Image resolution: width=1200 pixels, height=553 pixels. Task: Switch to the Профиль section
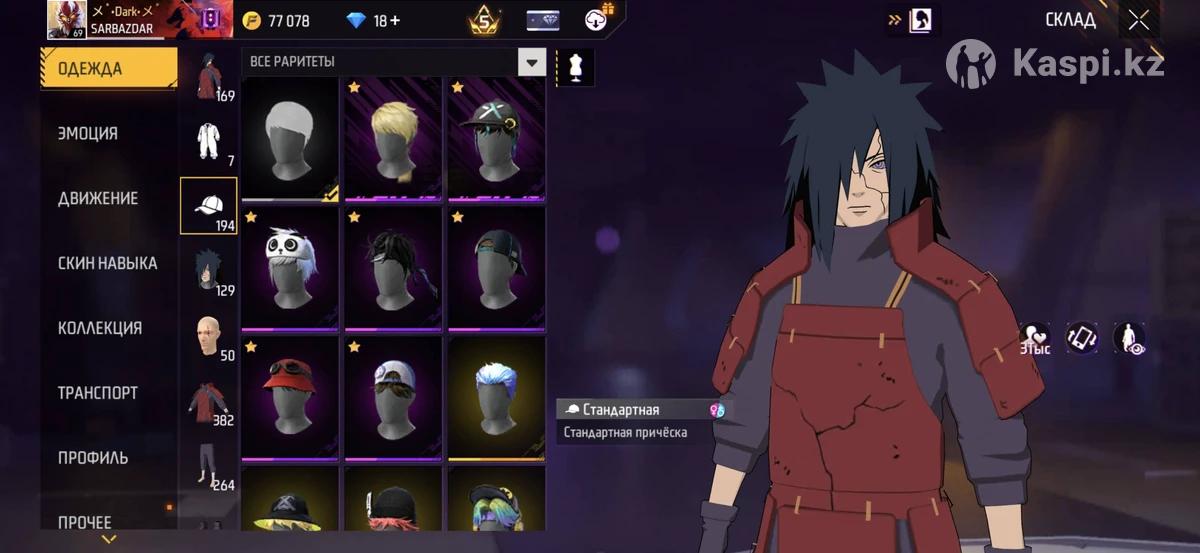(x=93, y=458)
